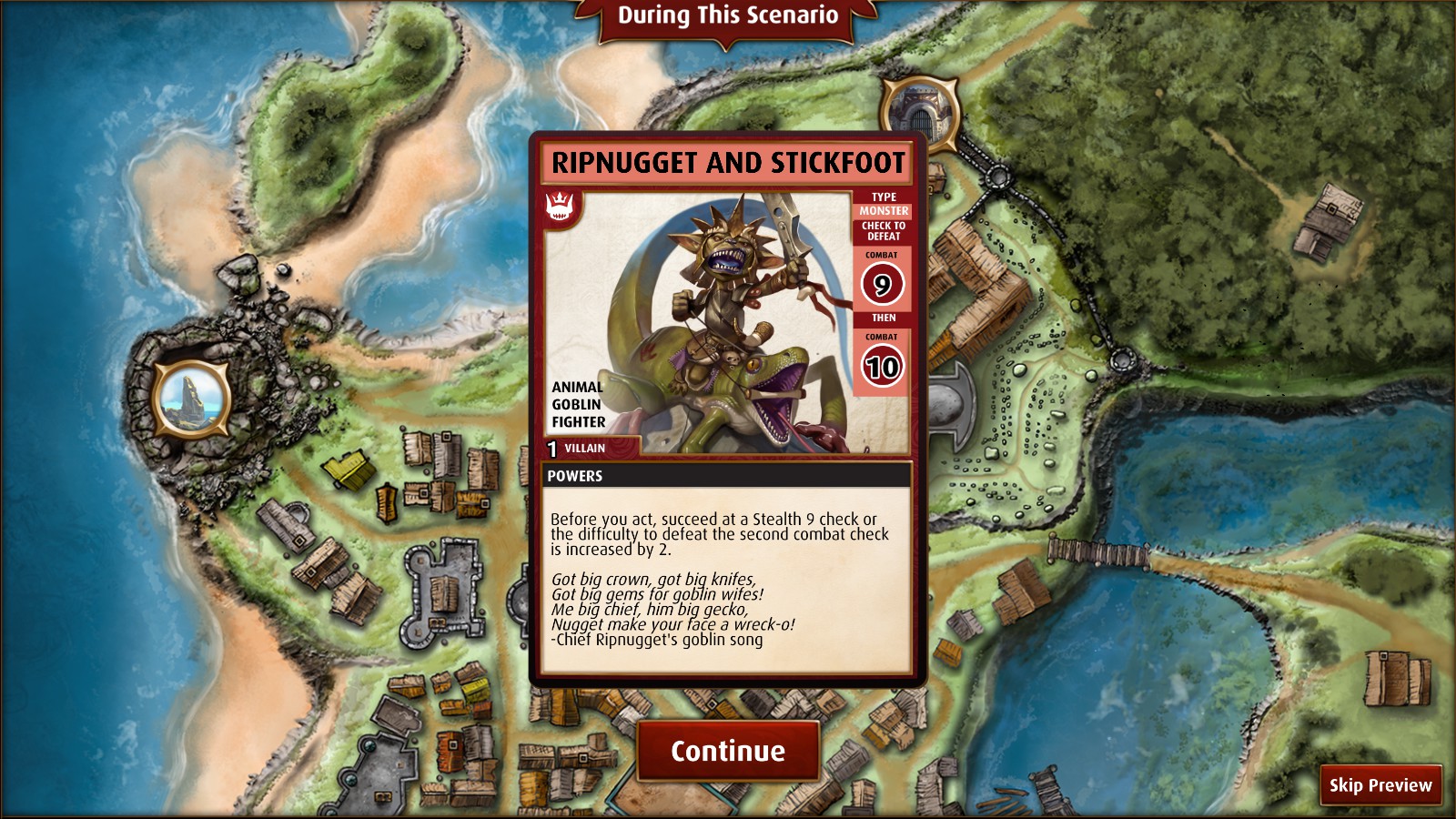Image resolution: width=1456 pixels, height=819 pixels.
Task: Click the villain crown icon on the card
Action: click(558, 207)
